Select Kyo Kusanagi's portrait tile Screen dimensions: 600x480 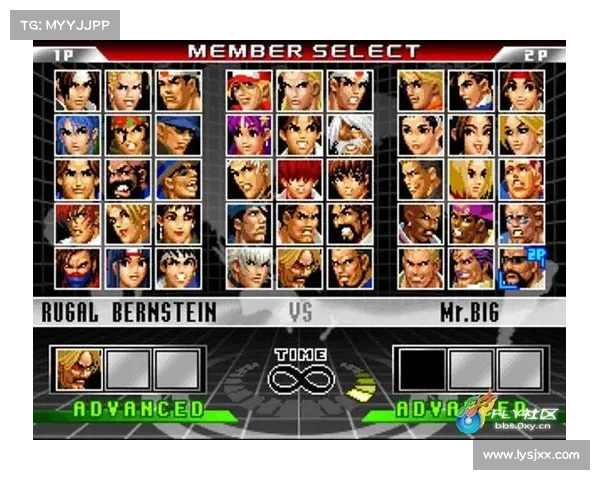(77, 89)
